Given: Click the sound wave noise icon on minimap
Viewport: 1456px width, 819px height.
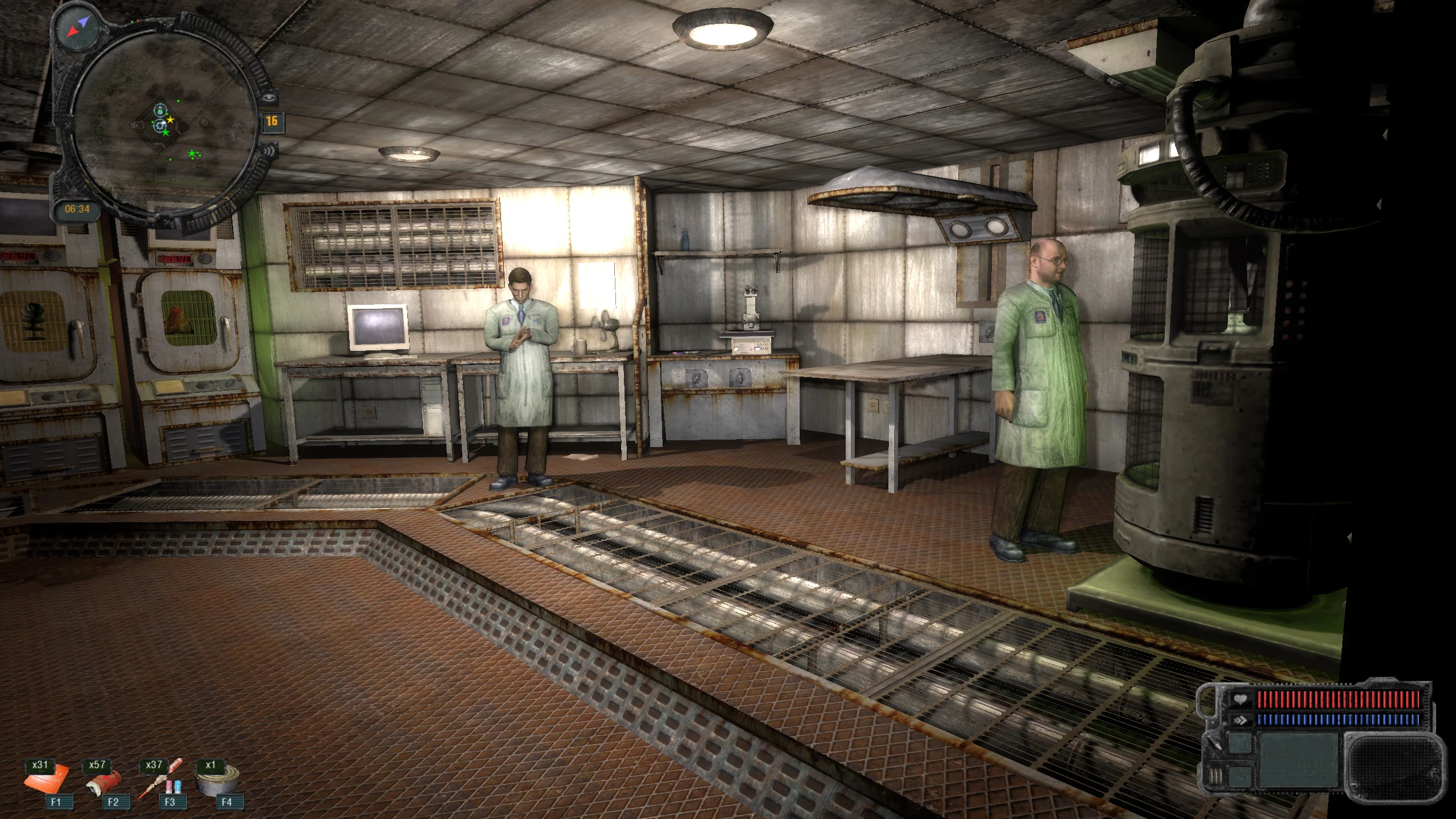Looking at the screenshot, I should click(x=270, y=151).
